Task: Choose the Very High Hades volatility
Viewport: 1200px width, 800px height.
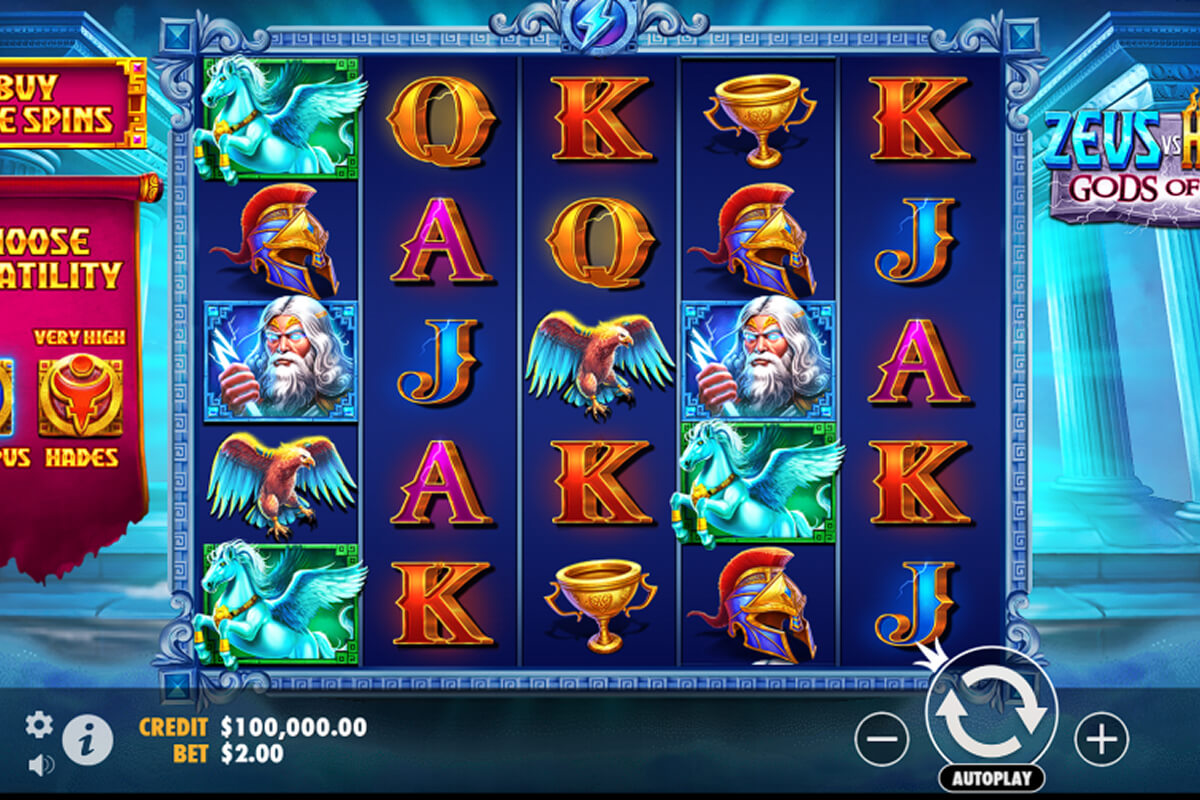Action: [x=81, y=397]
